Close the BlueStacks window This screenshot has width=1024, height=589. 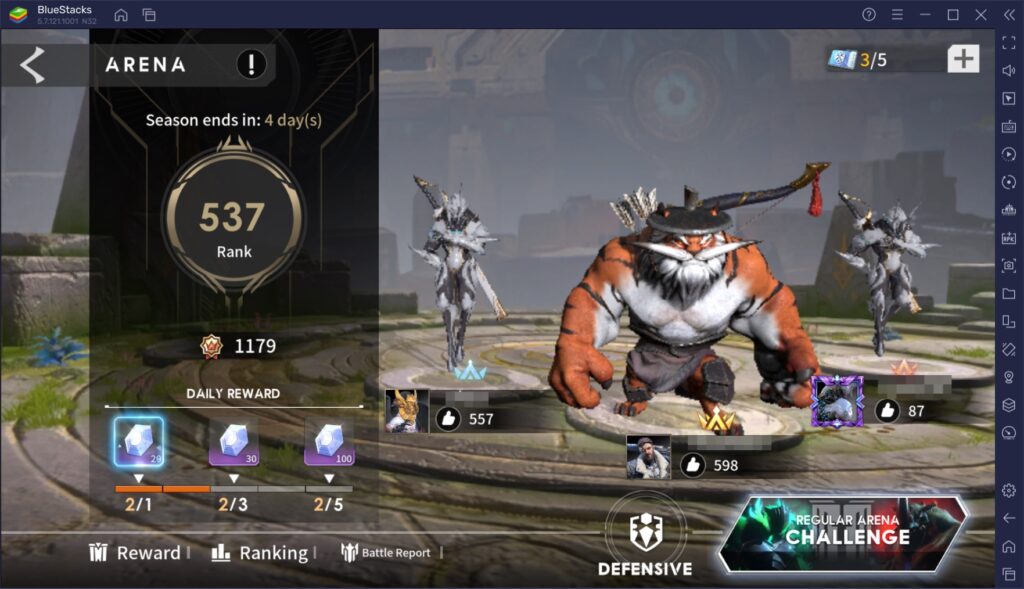tap(981, 14)
